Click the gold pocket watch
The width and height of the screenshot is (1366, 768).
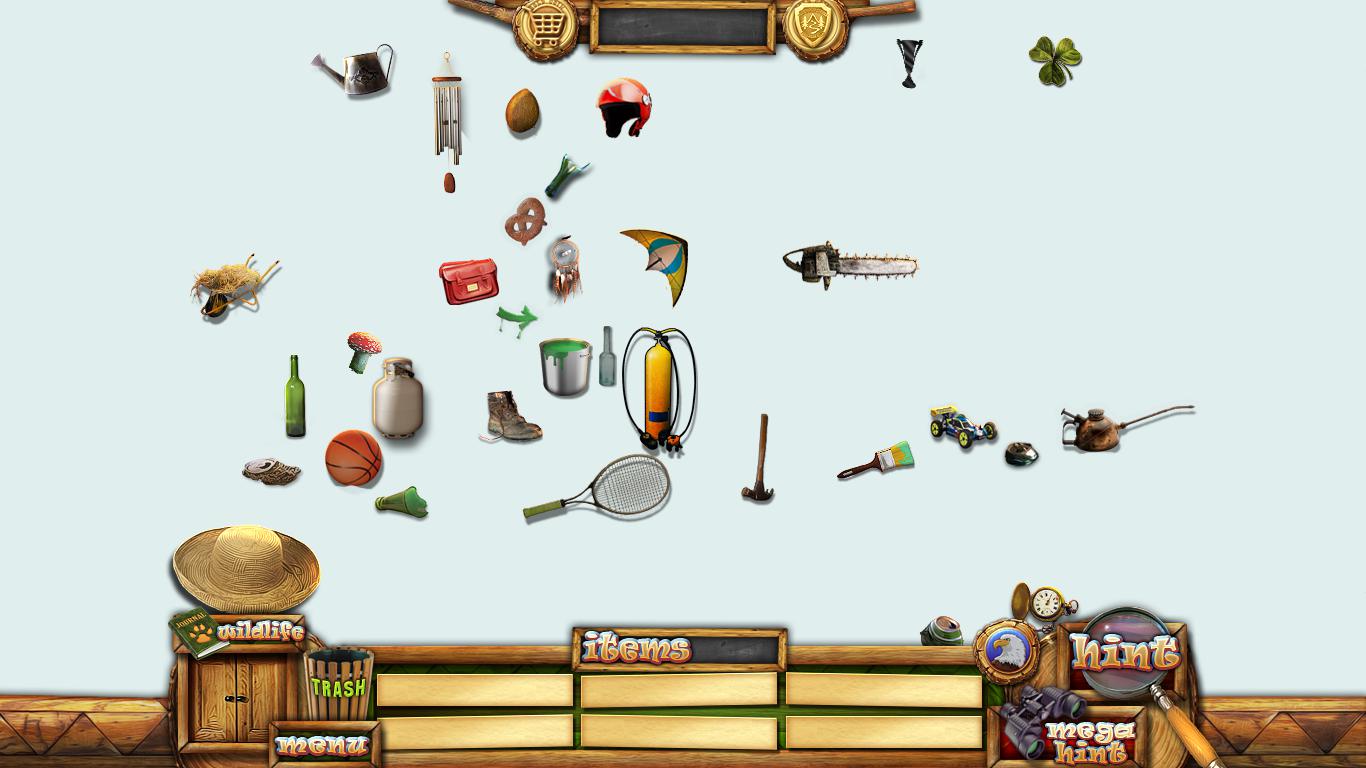click(x=1046, y=602)
